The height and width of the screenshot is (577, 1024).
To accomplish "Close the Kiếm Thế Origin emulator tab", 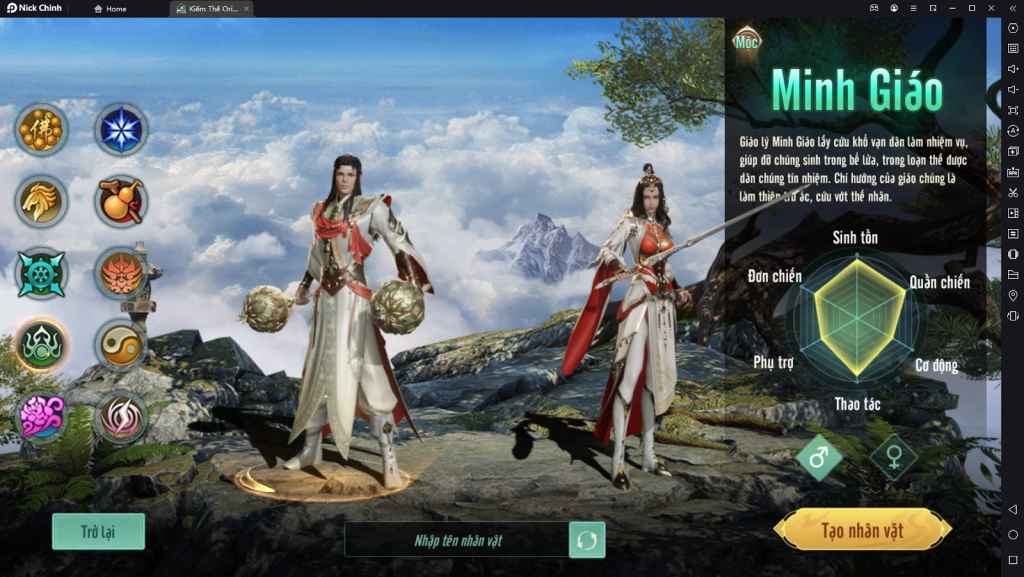I will click(x=246, y=9).
